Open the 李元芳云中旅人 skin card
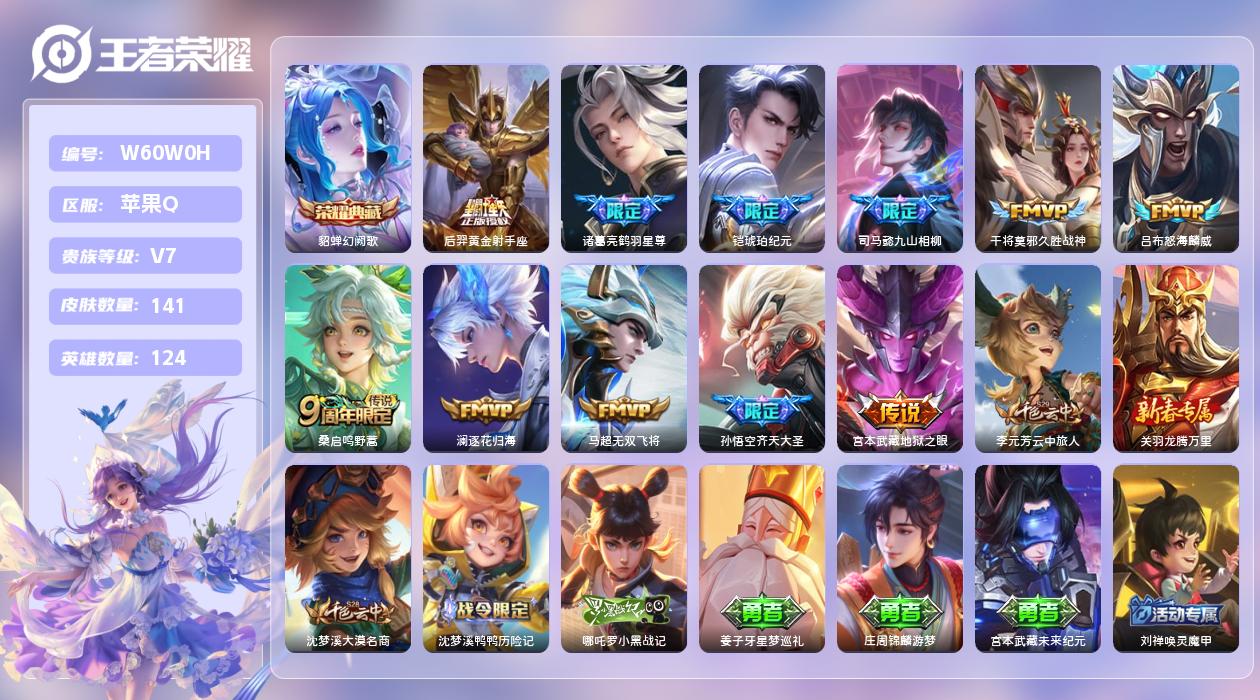Screen dimensions: 1260x700 1038,358
